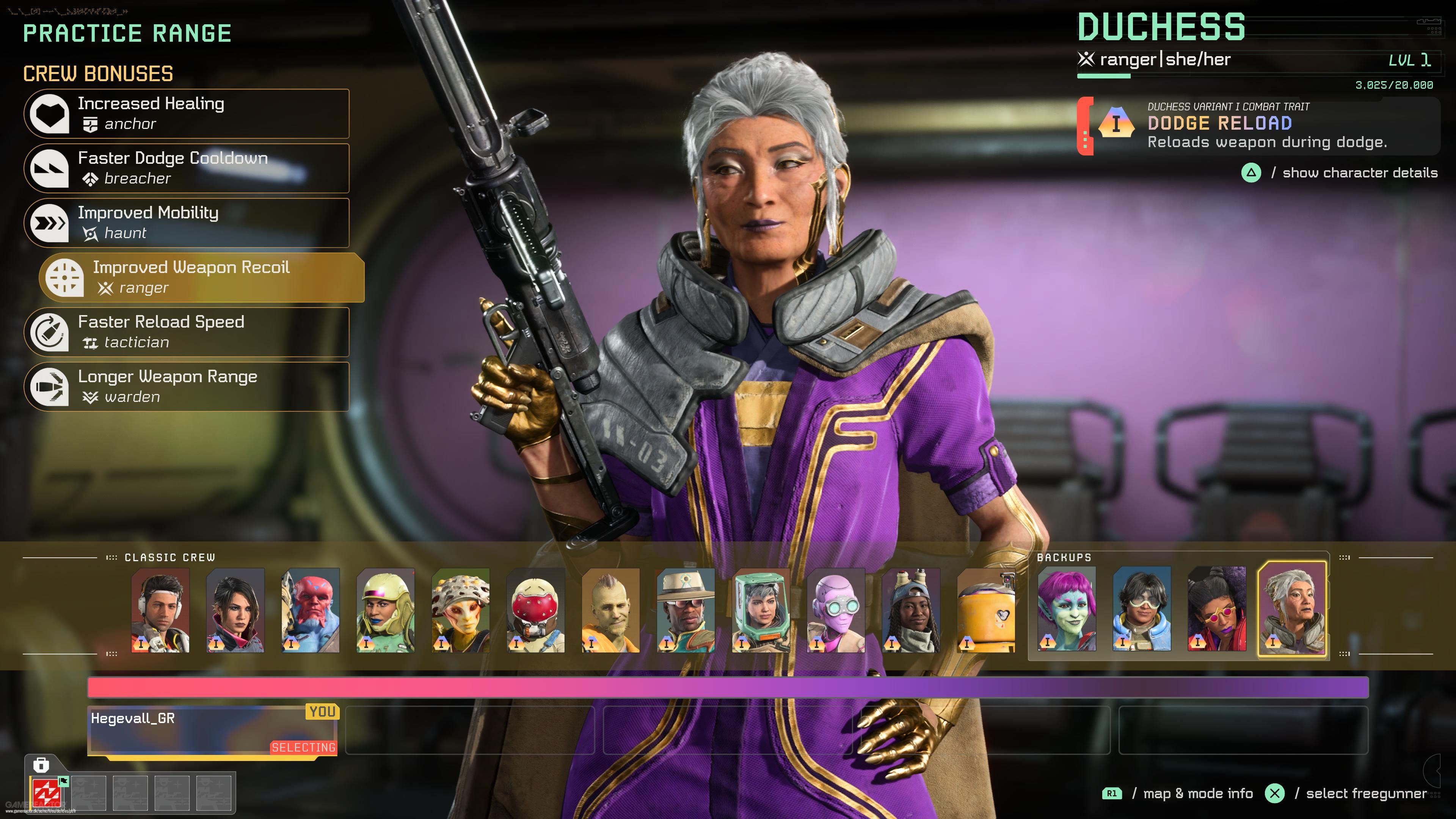Select the pink robot with goggles portrait
The width and height of the screenshot is (1456, 819).
point(836,610)
